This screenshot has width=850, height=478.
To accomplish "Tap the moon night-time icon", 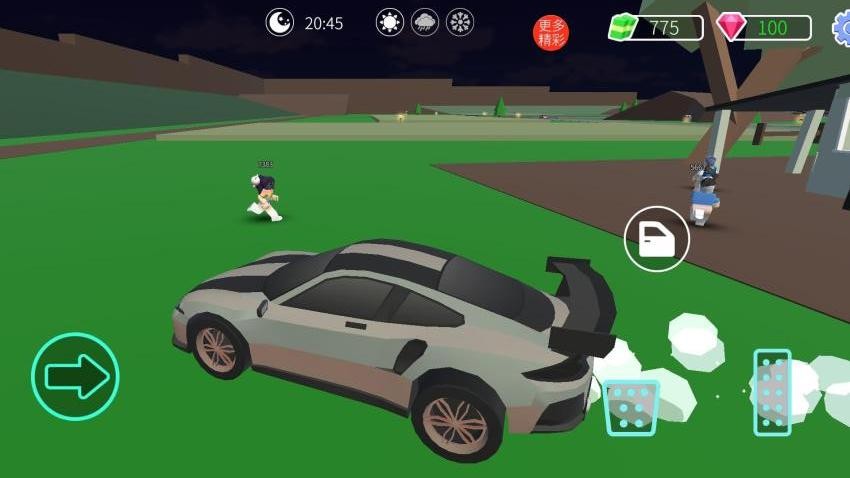I will pos(280,22).
